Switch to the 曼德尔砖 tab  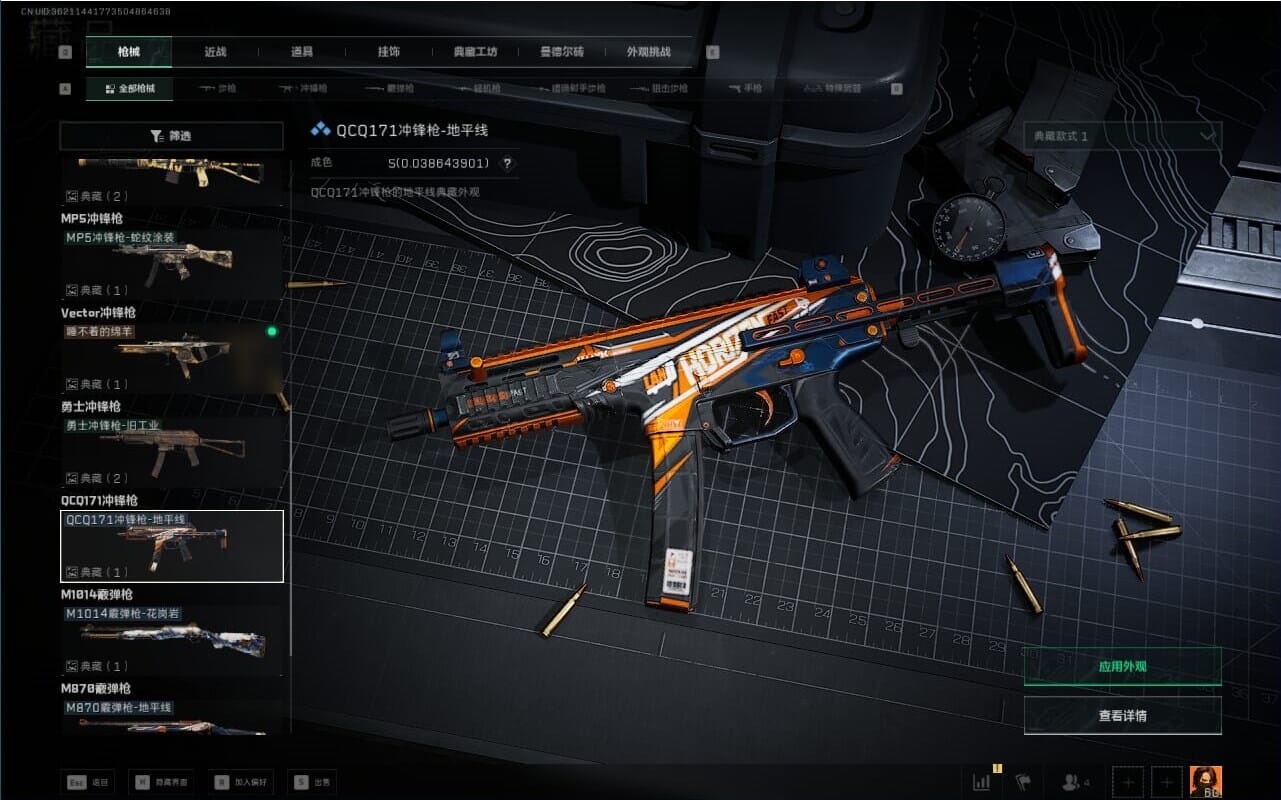pos(561,52)
